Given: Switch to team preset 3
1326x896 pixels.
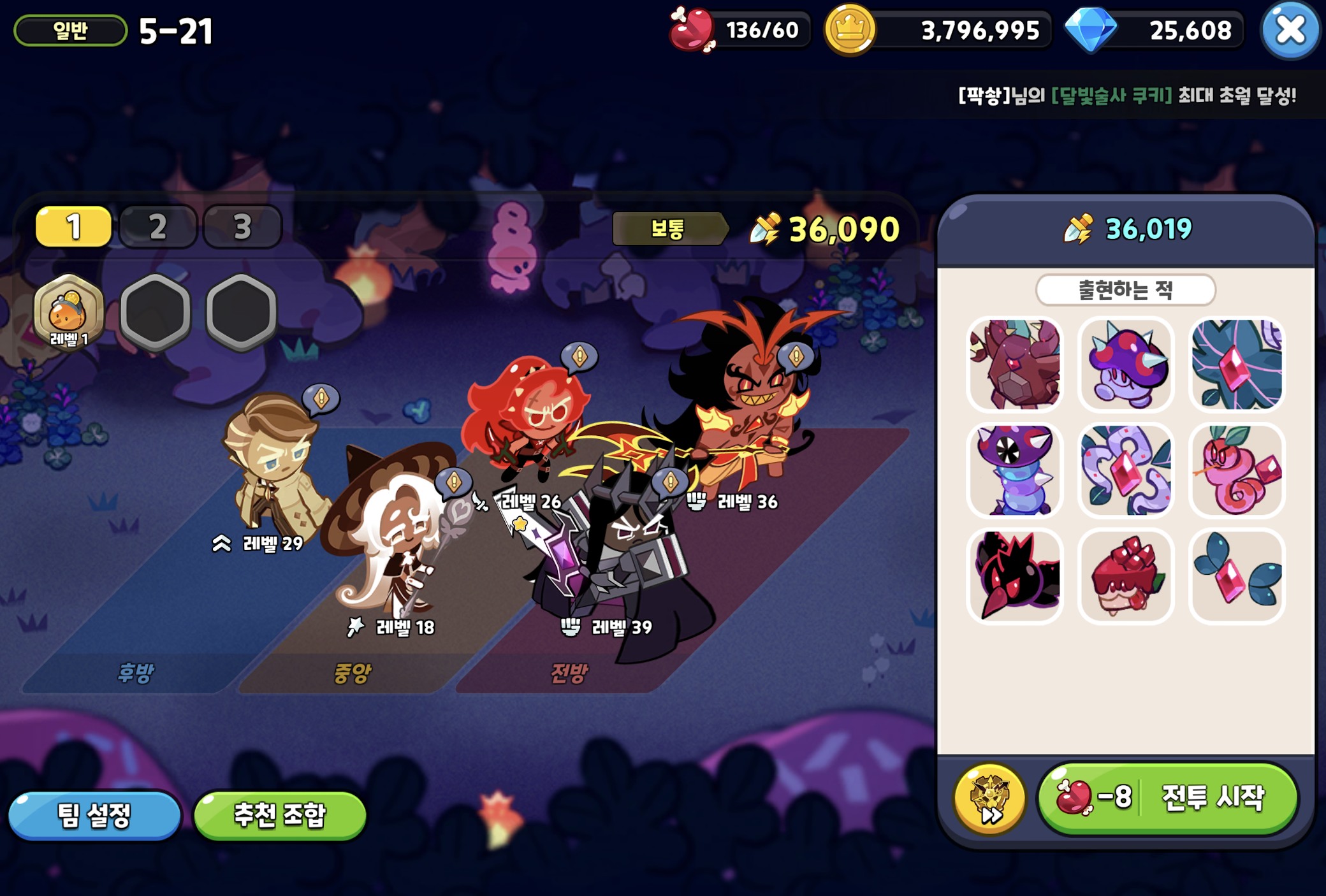Looking at the screenshot, I should [x=242, y=226].
